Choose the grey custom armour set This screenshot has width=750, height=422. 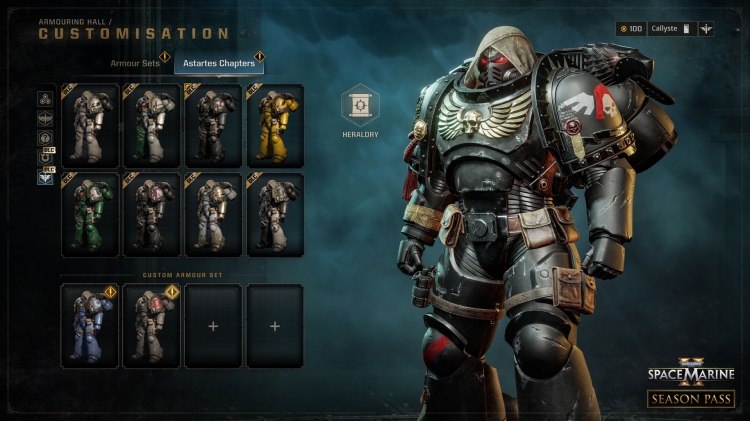point(152,326)
